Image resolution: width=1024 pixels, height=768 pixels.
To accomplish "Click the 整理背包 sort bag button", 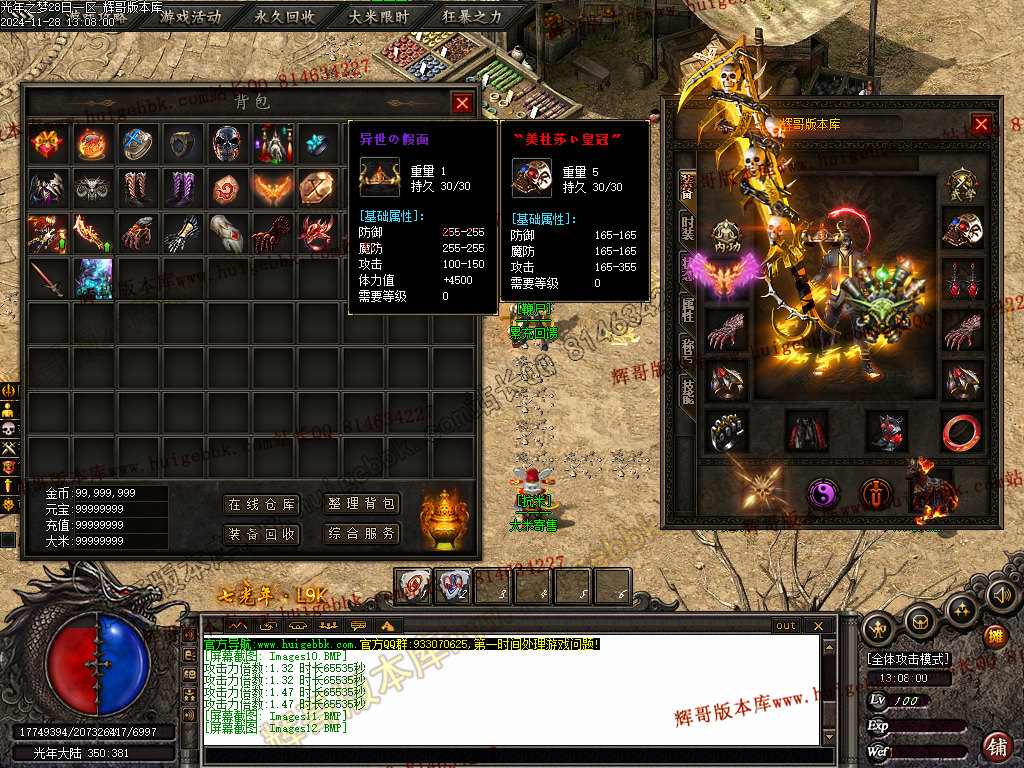I will point(361,504).
